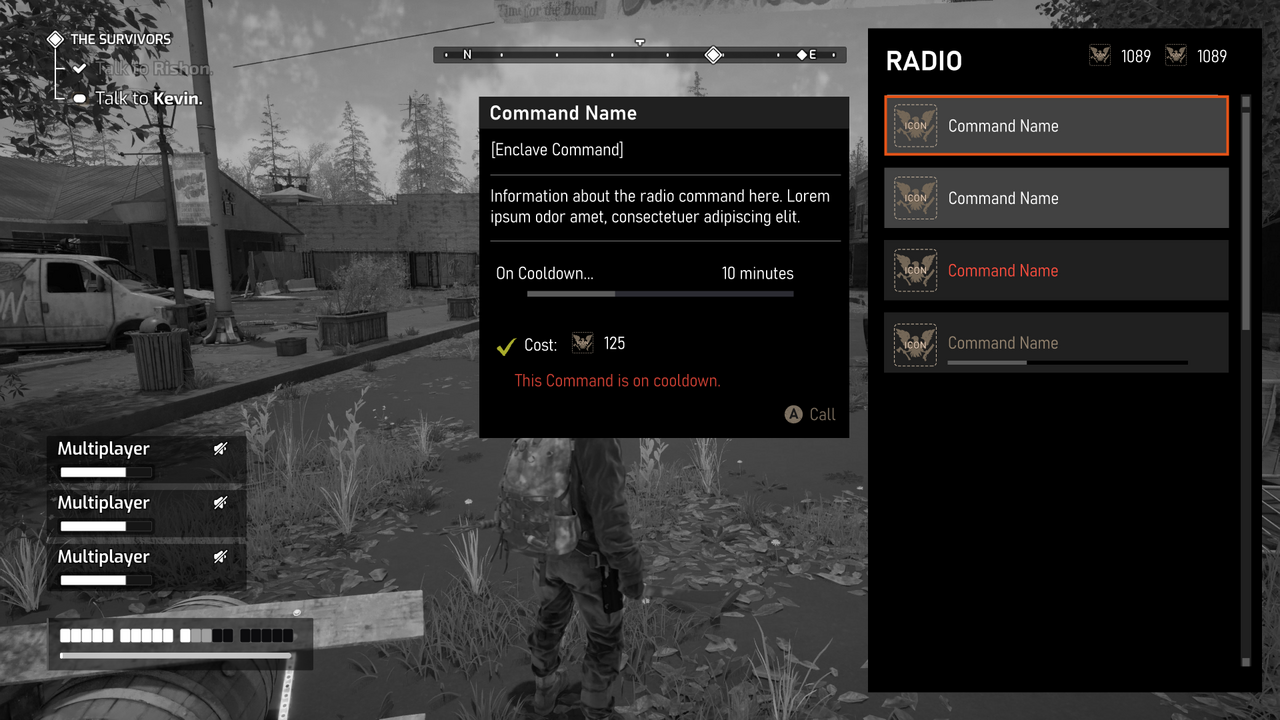Click the ICON badge on the highlighted command
This screenshot has height=720, width=1280.
click(915, 126)
